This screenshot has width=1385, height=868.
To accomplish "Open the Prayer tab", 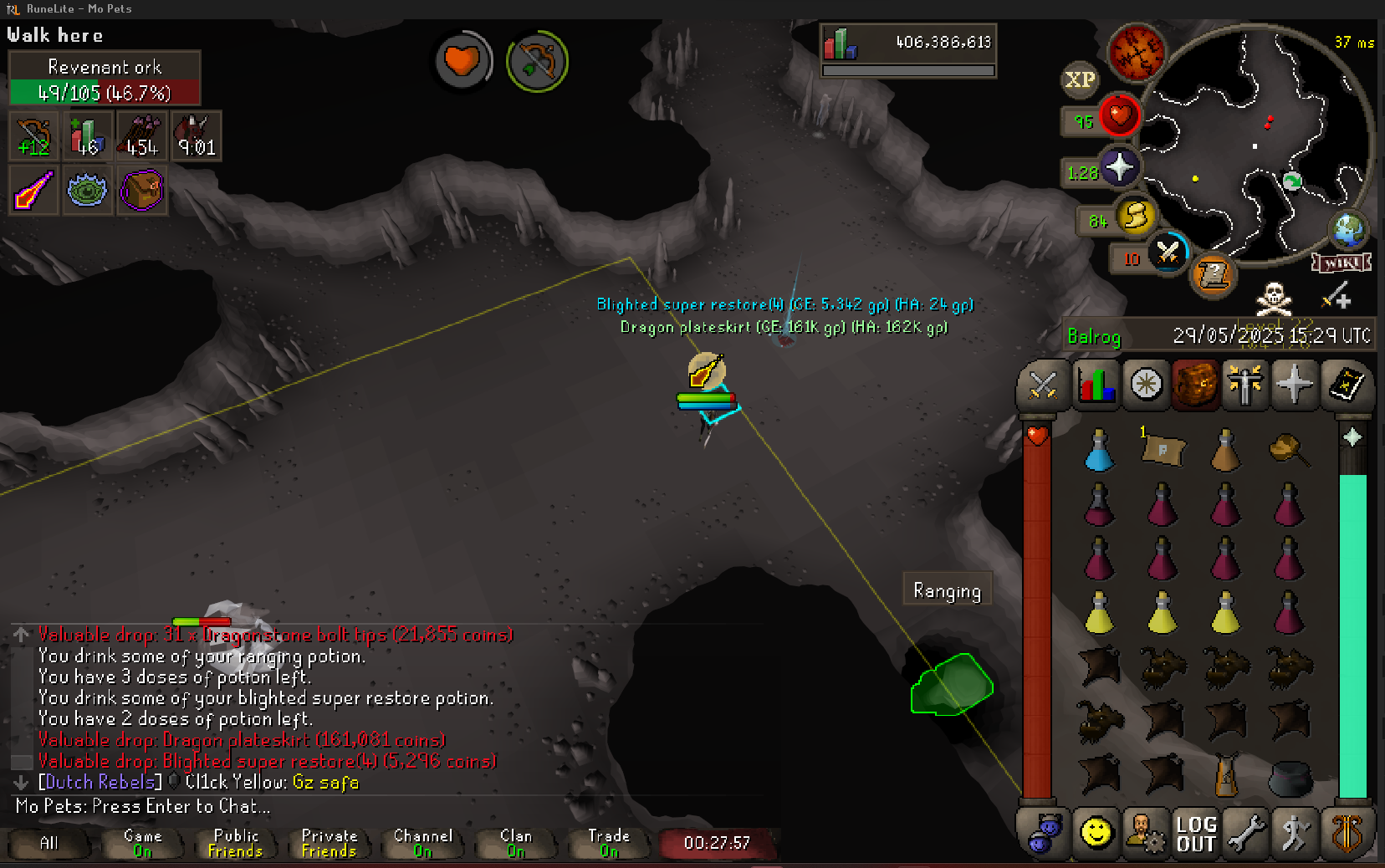I will (1295, 385).
